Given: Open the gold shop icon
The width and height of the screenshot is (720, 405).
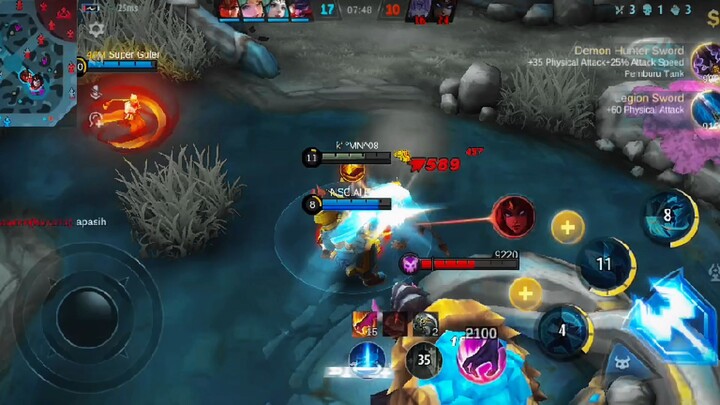Looking at the screenshot, I should point(711,13).
